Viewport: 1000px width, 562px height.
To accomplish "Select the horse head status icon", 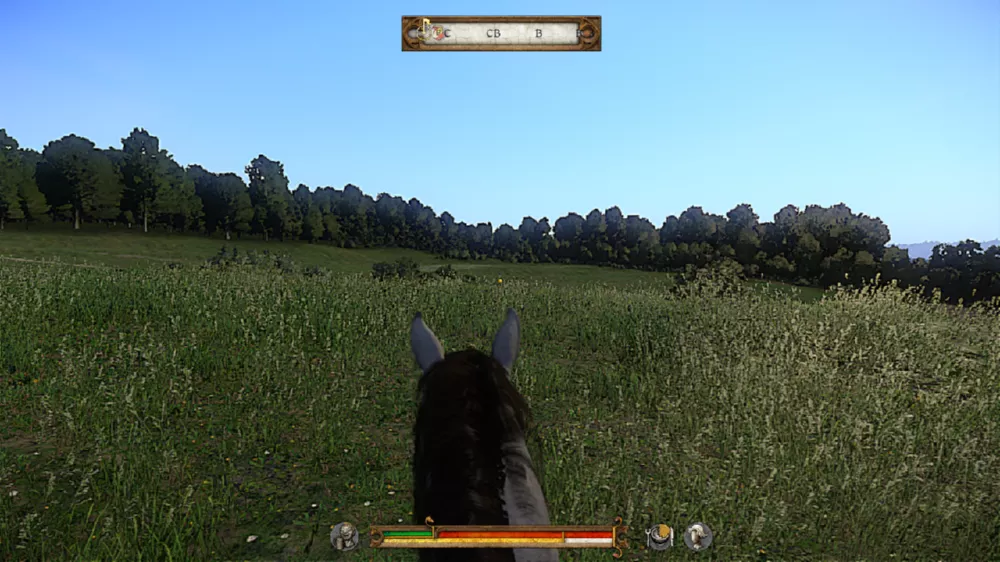I will 698,537.
